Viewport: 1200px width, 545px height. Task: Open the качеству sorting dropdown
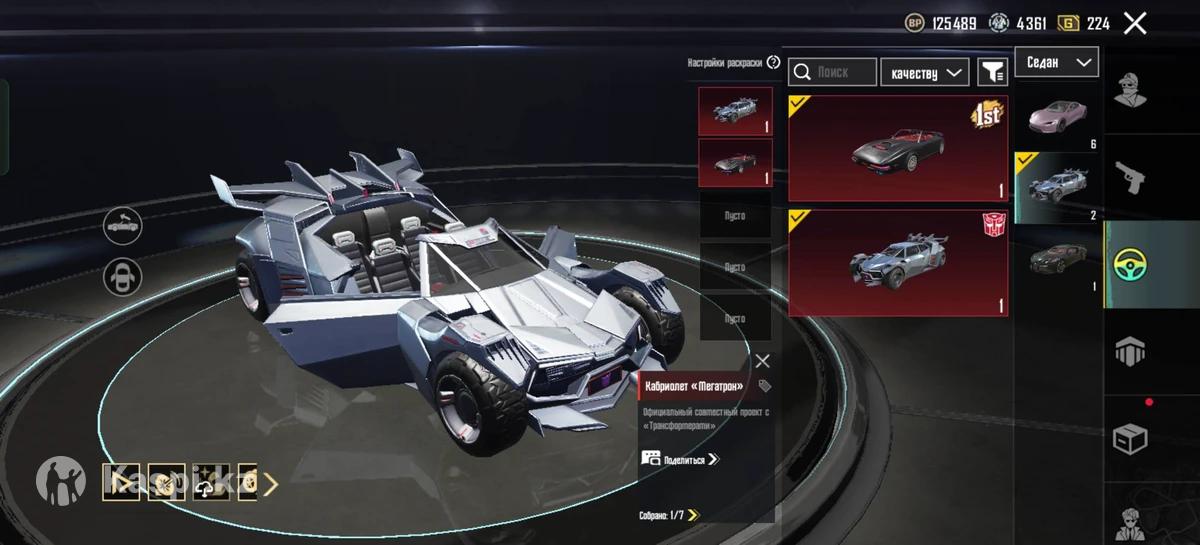[x=925, y=72]
